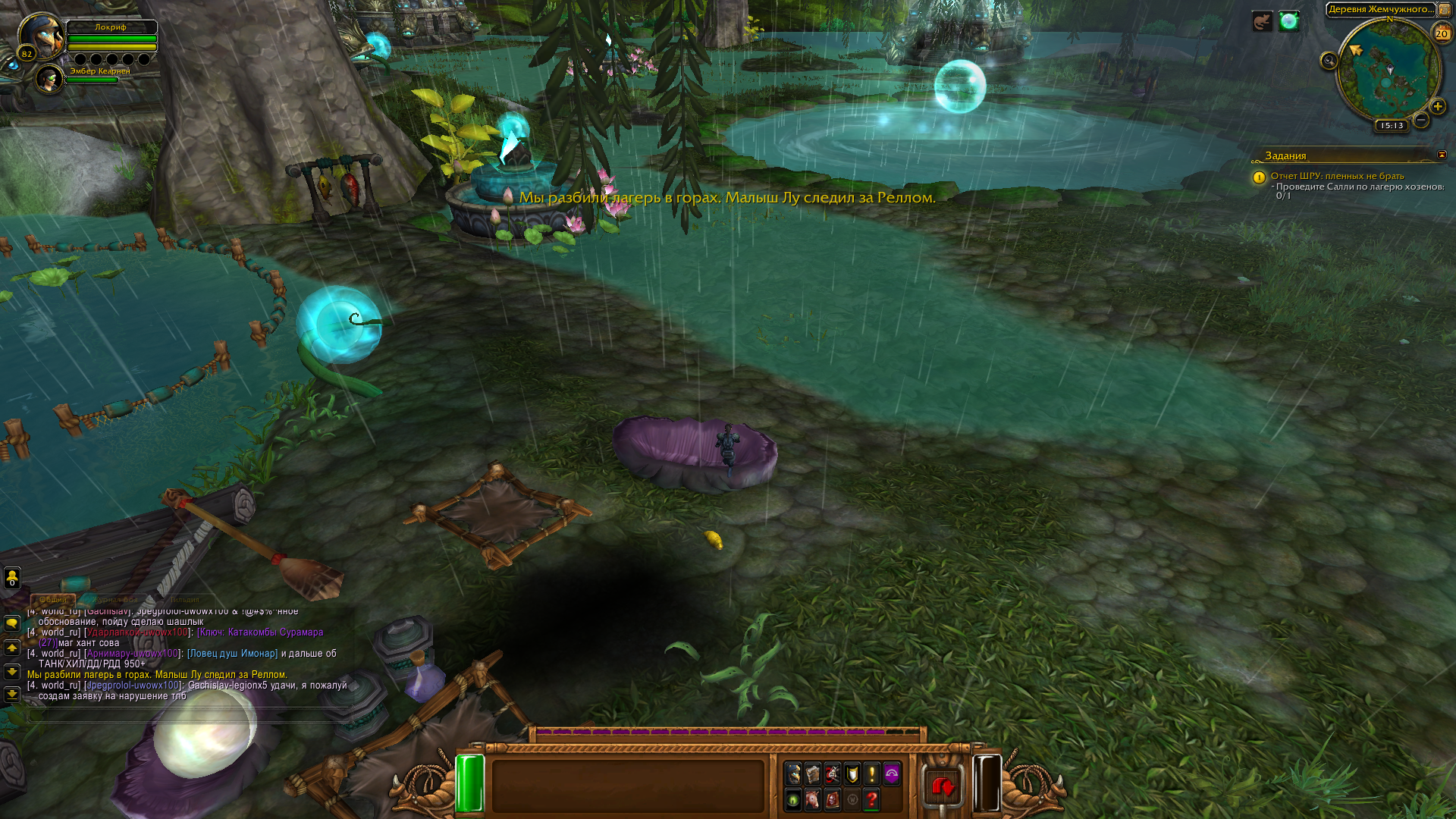This screenshot has width=1456, height=819.
Task: Click the red exit vehicle arrow button
Action: 943,787
